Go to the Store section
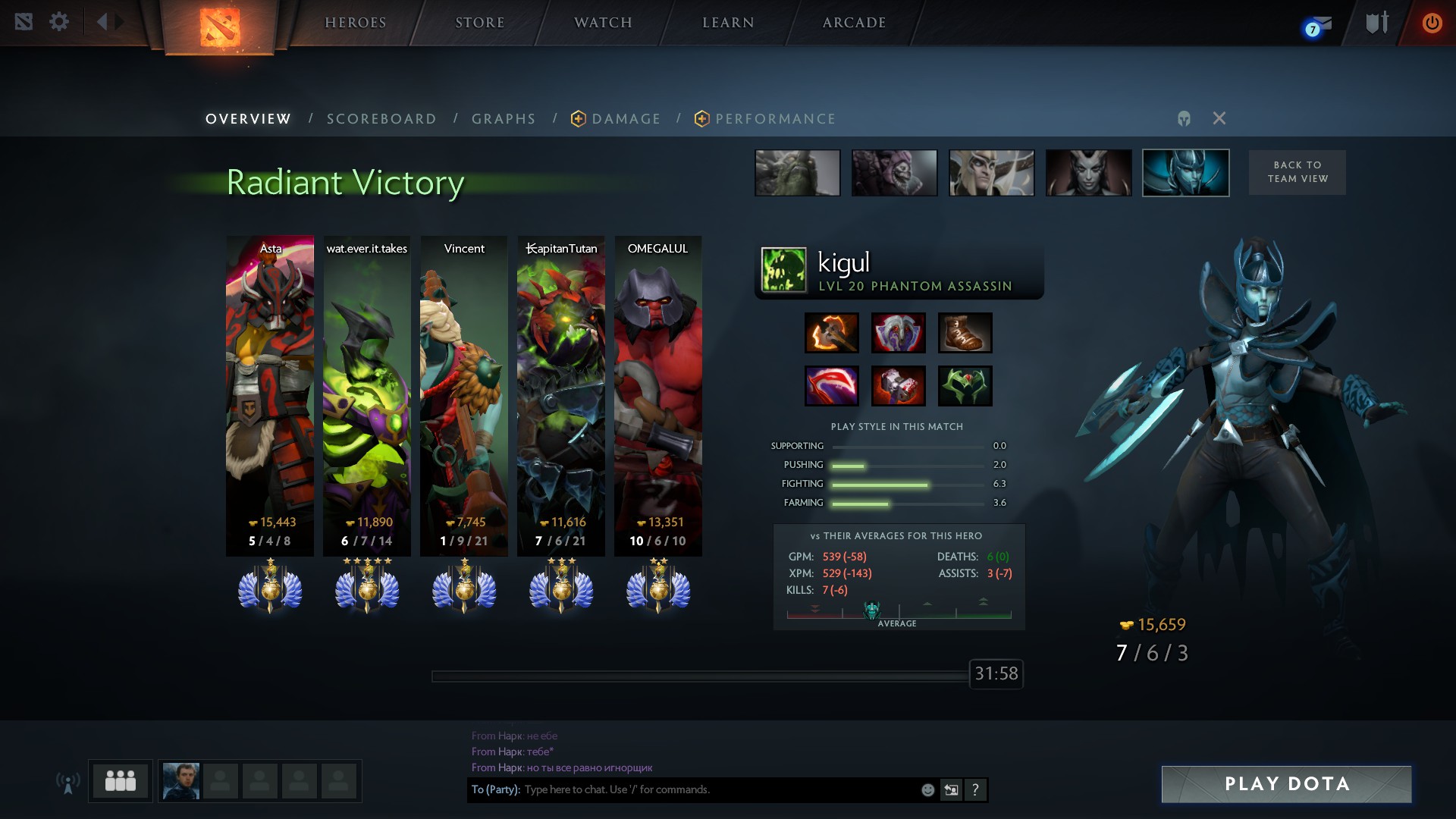This screenshot has height=819, width=1456. tap(479, 23)
